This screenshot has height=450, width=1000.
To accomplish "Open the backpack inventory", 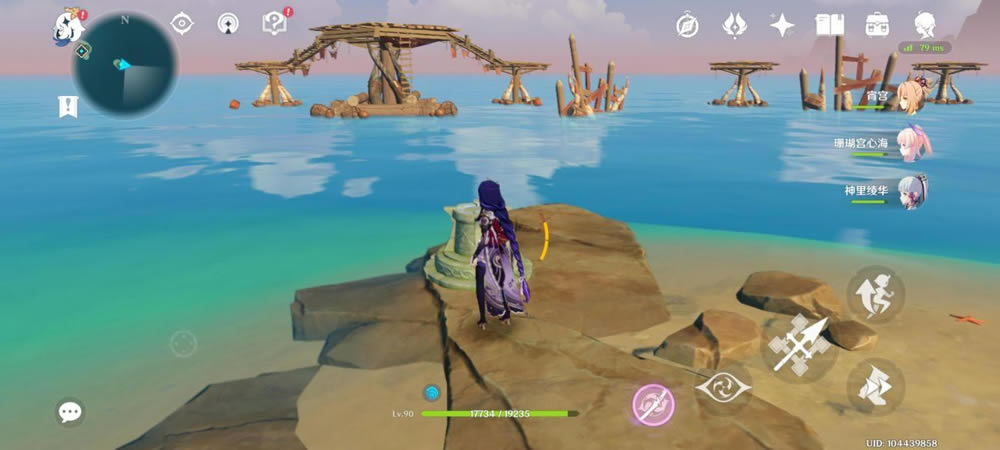I will 878,25.
